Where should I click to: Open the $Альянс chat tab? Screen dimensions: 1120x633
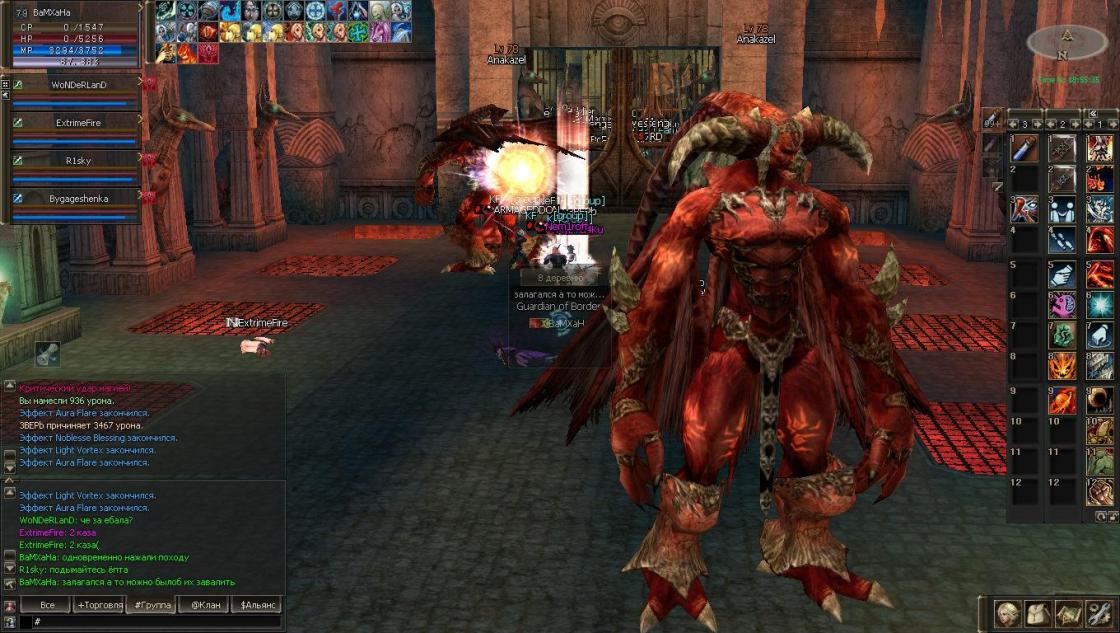[x=256, y=605]
